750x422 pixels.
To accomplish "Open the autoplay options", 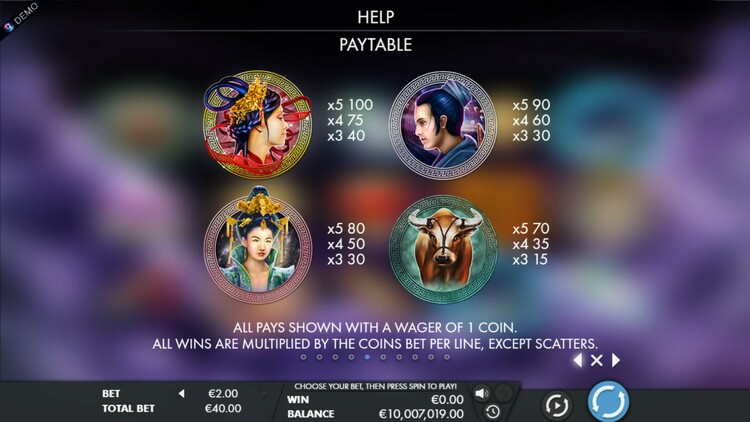I will coord(556,404).
